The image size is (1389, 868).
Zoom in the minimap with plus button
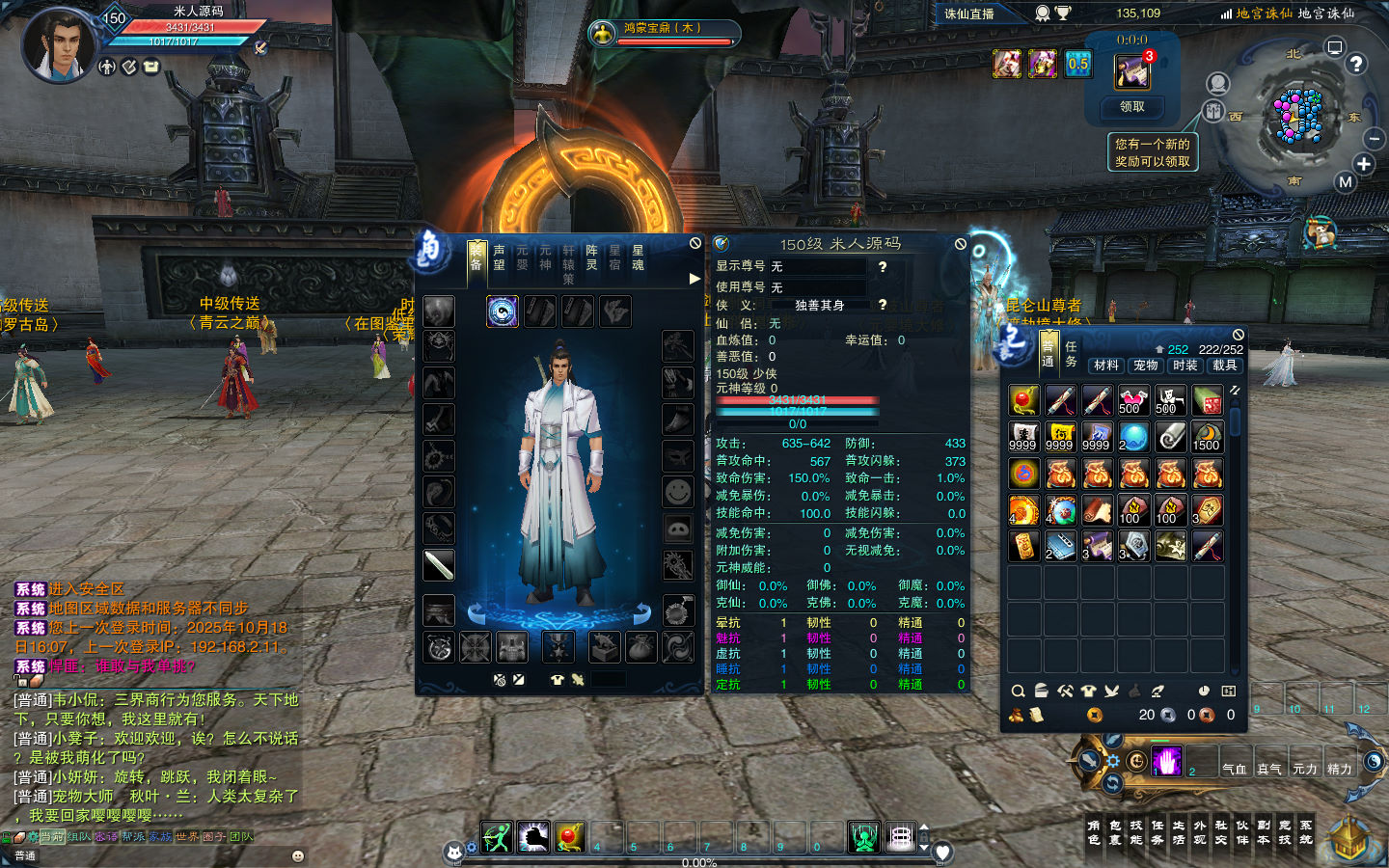pyautogui.click(x=1364, y=164)
